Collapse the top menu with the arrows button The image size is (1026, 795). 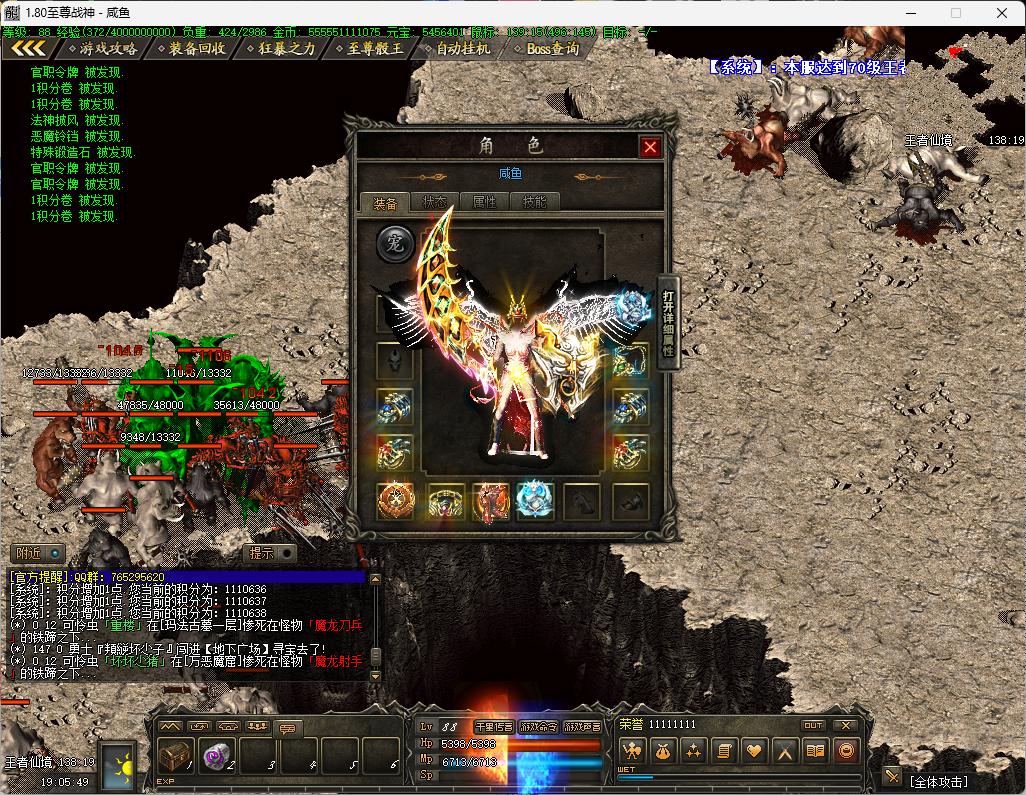[x=28, y=48]
